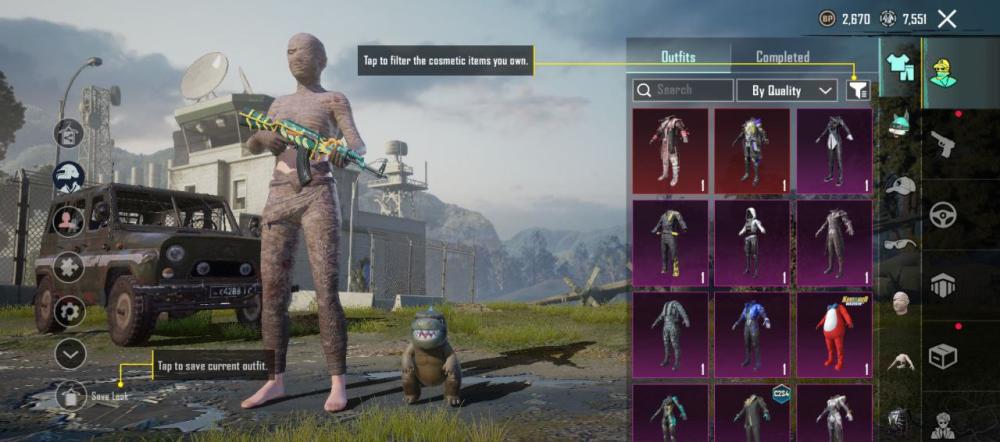Open the gear settings icon on left sidebar
Screen dimensions: 1000x442
[x=69, y=310]
